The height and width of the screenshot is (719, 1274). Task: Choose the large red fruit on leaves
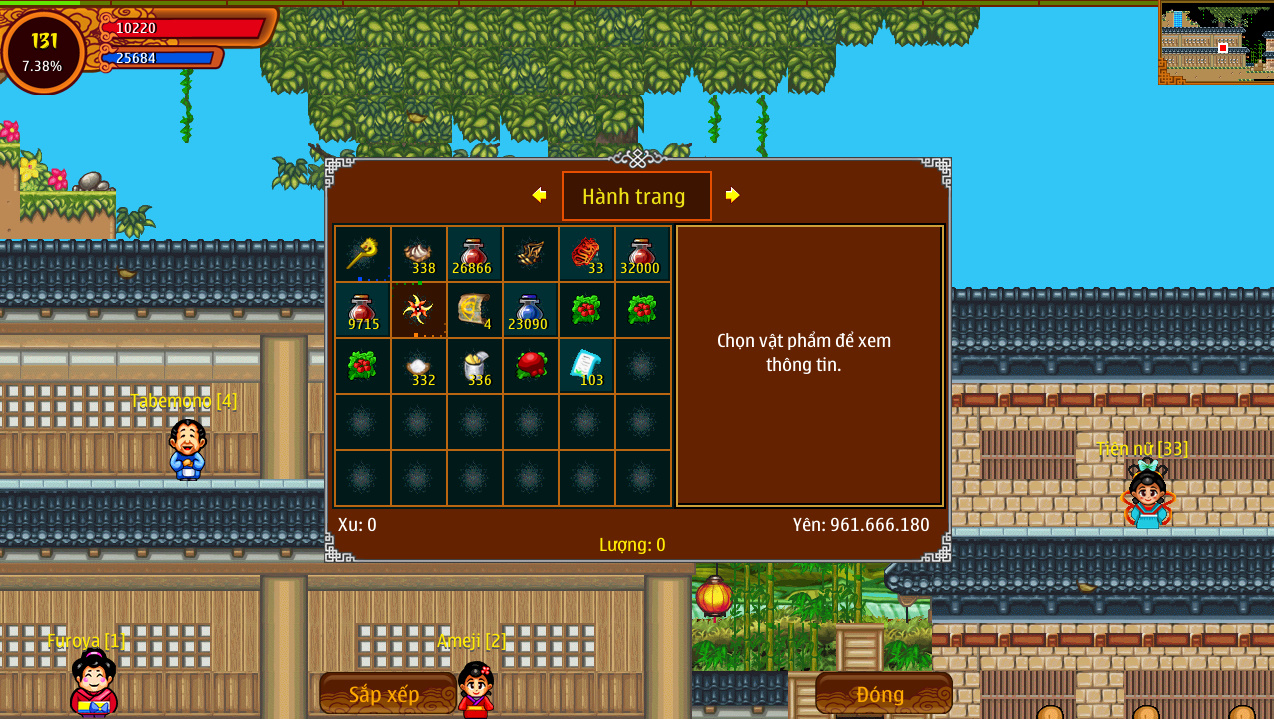tap(530, 366)
